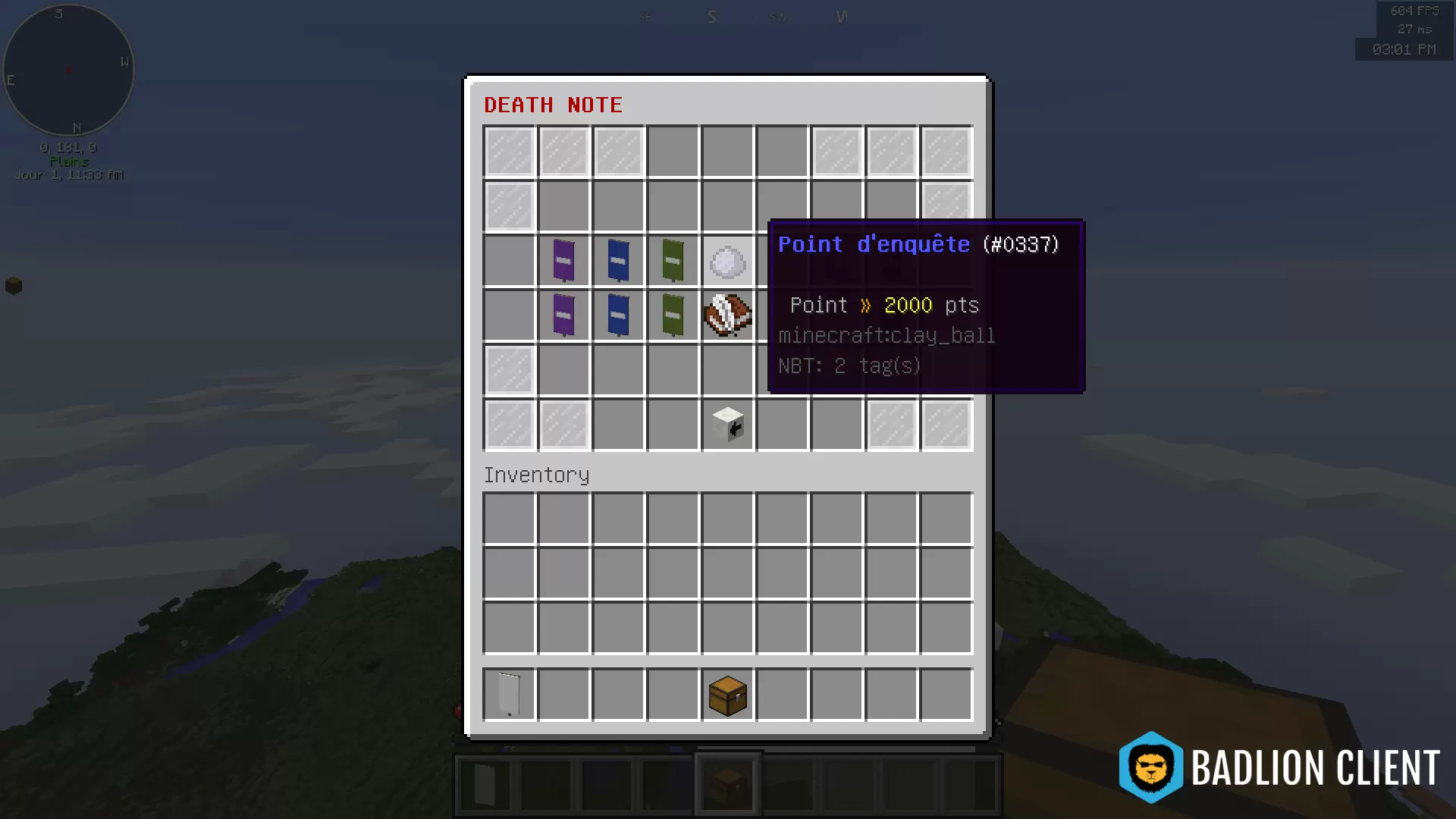Click the 03:01 PM clock display
Image resolution: width=1456 pixels, height=819 pixels.
1404,50
